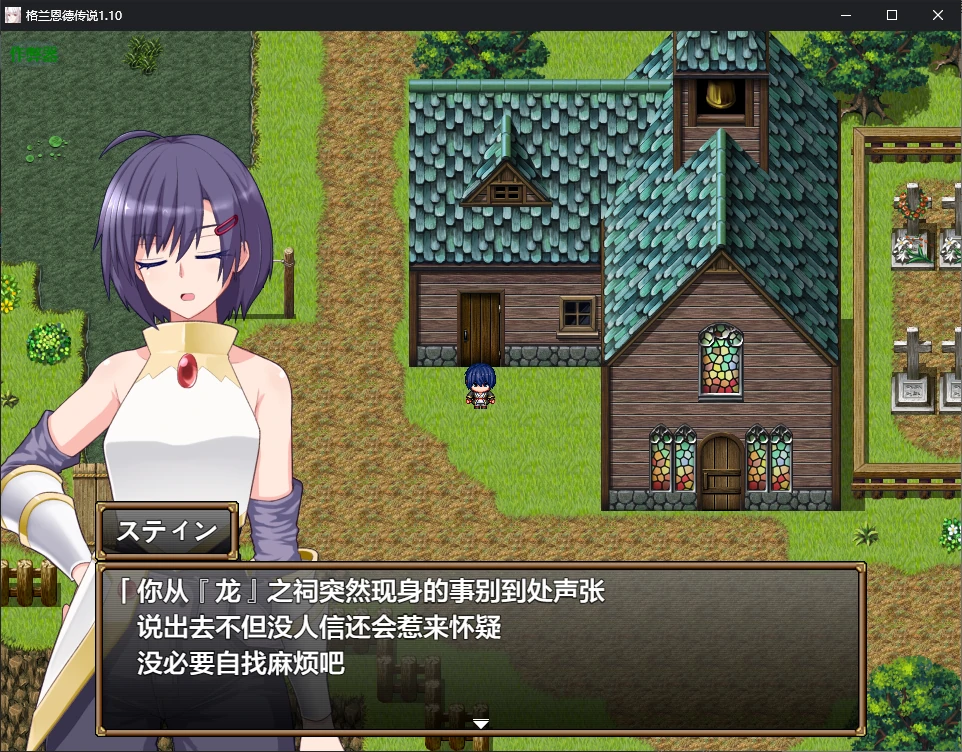Screen dimensions: 962x752
Task: Maximize the game window
Action: 892,15
